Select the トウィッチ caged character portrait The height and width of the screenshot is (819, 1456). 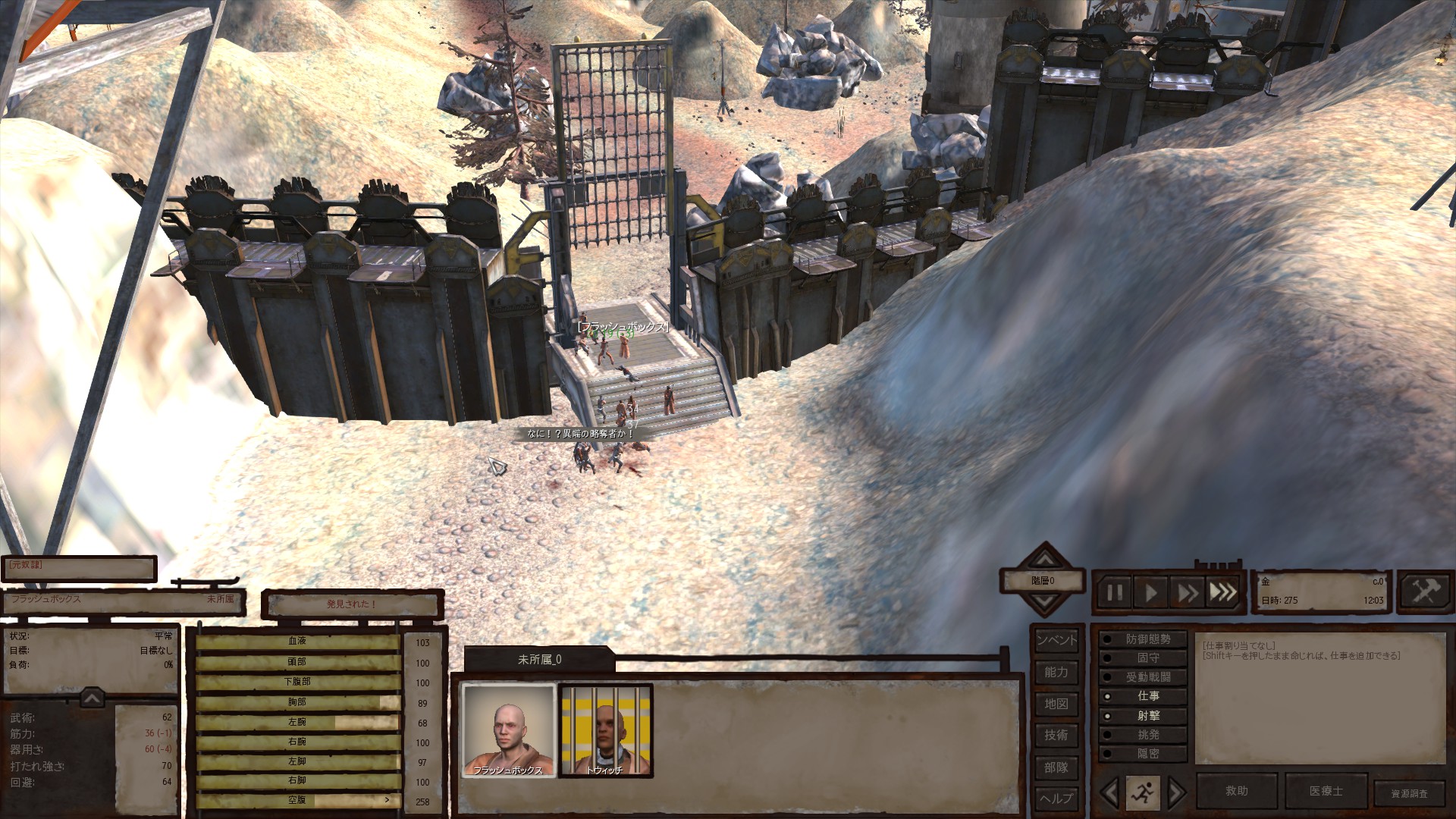[605, 731]
